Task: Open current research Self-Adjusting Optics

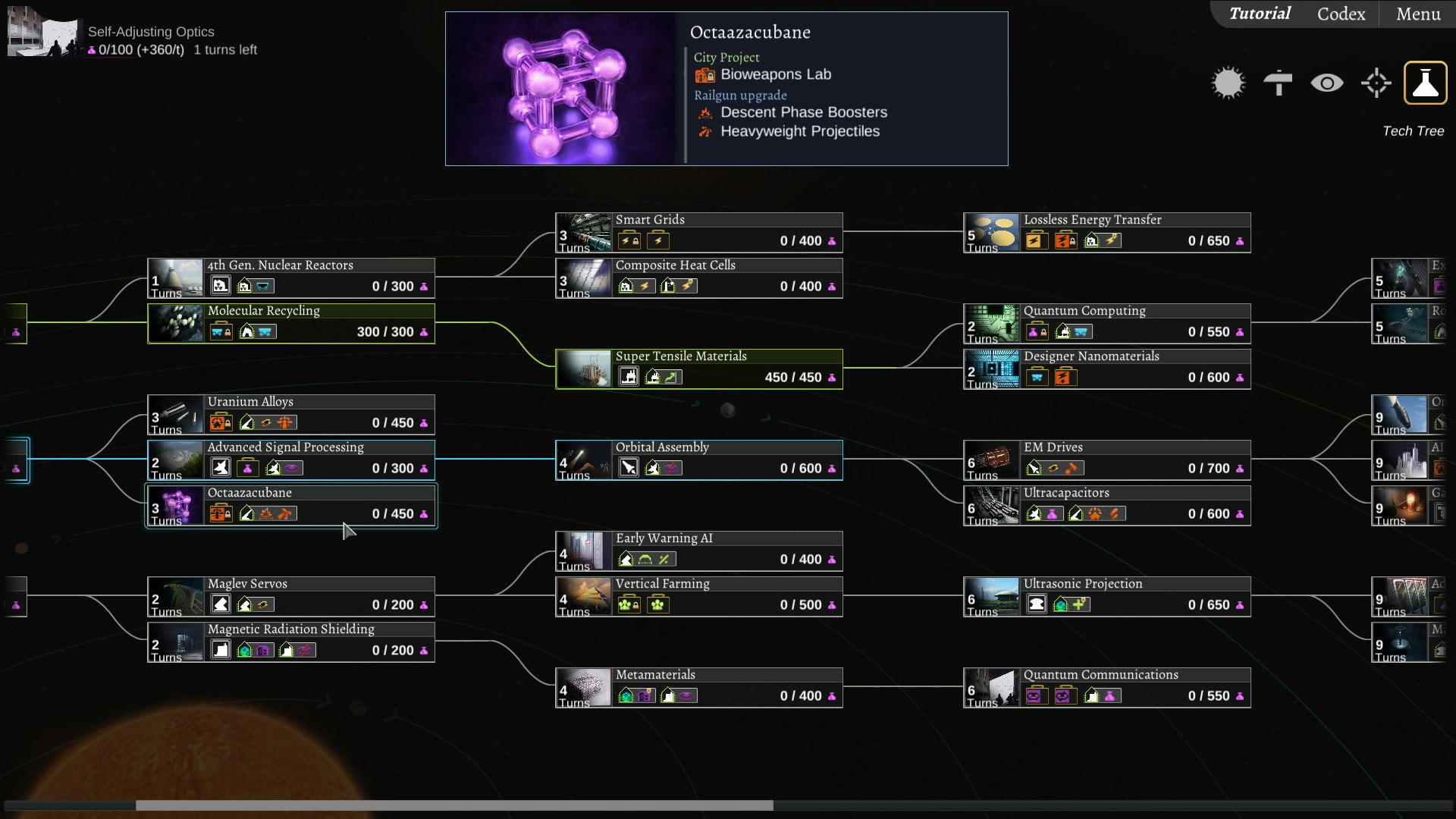Action: click(x=151, y=32)
